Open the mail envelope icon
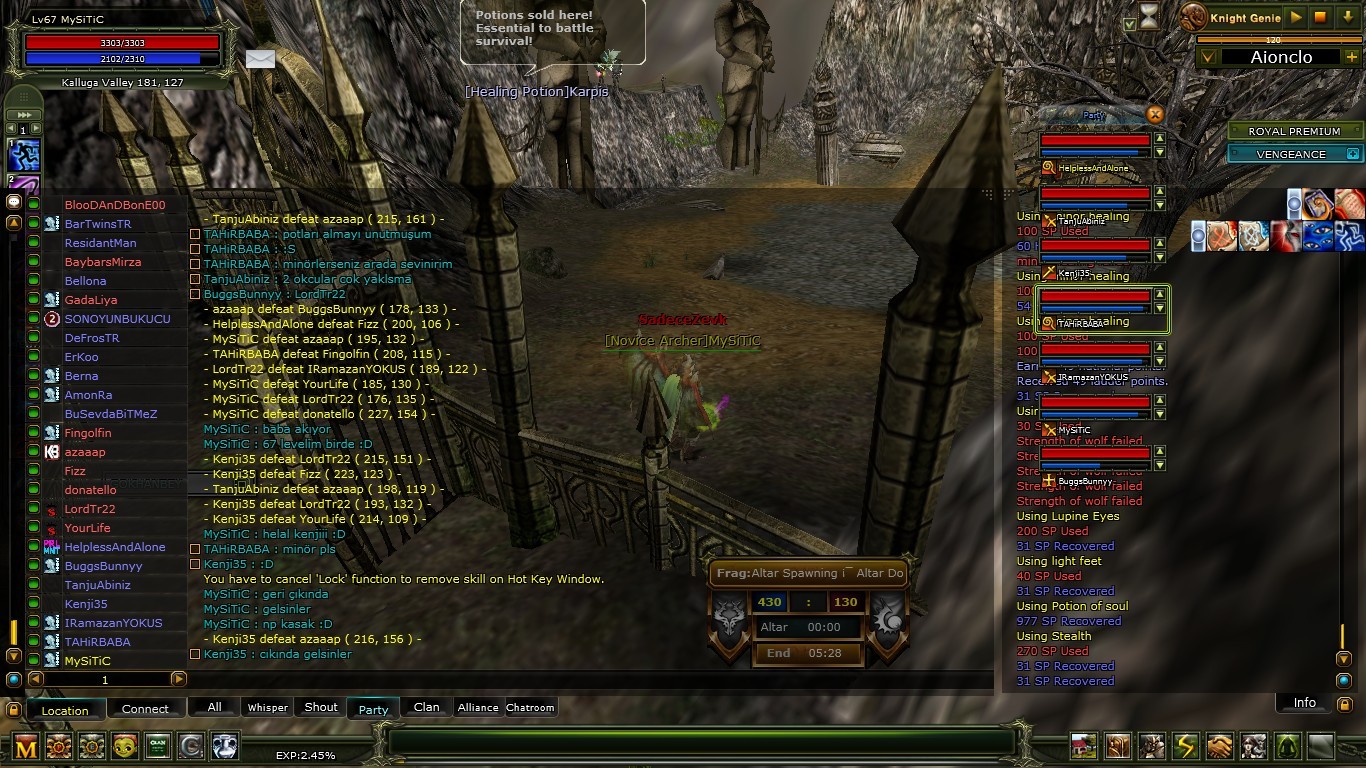1366x768 pixels. [260, 59]
